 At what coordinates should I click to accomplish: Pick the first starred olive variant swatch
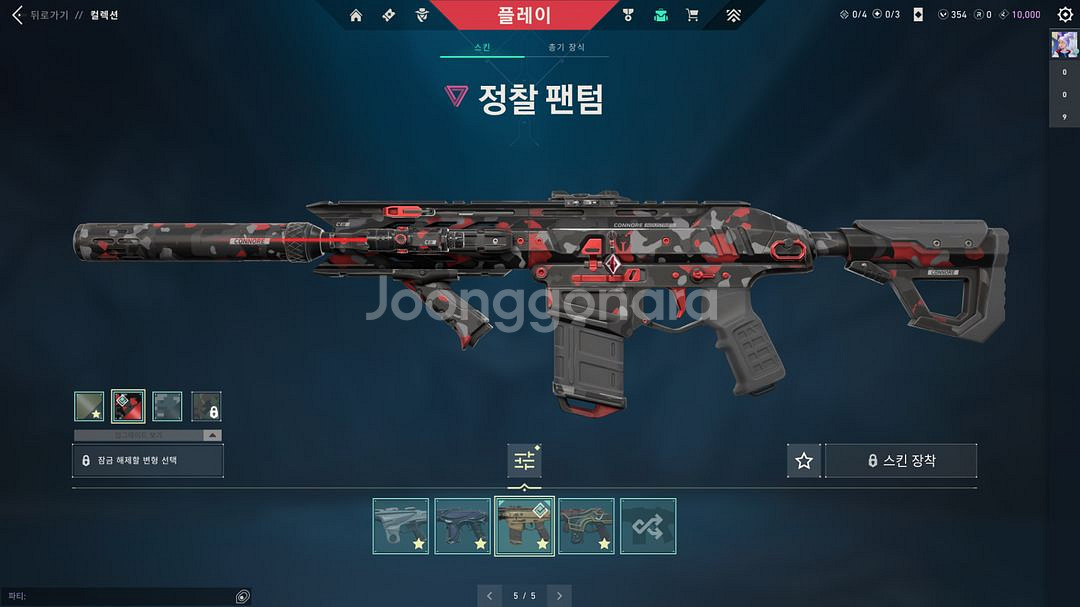89,406
